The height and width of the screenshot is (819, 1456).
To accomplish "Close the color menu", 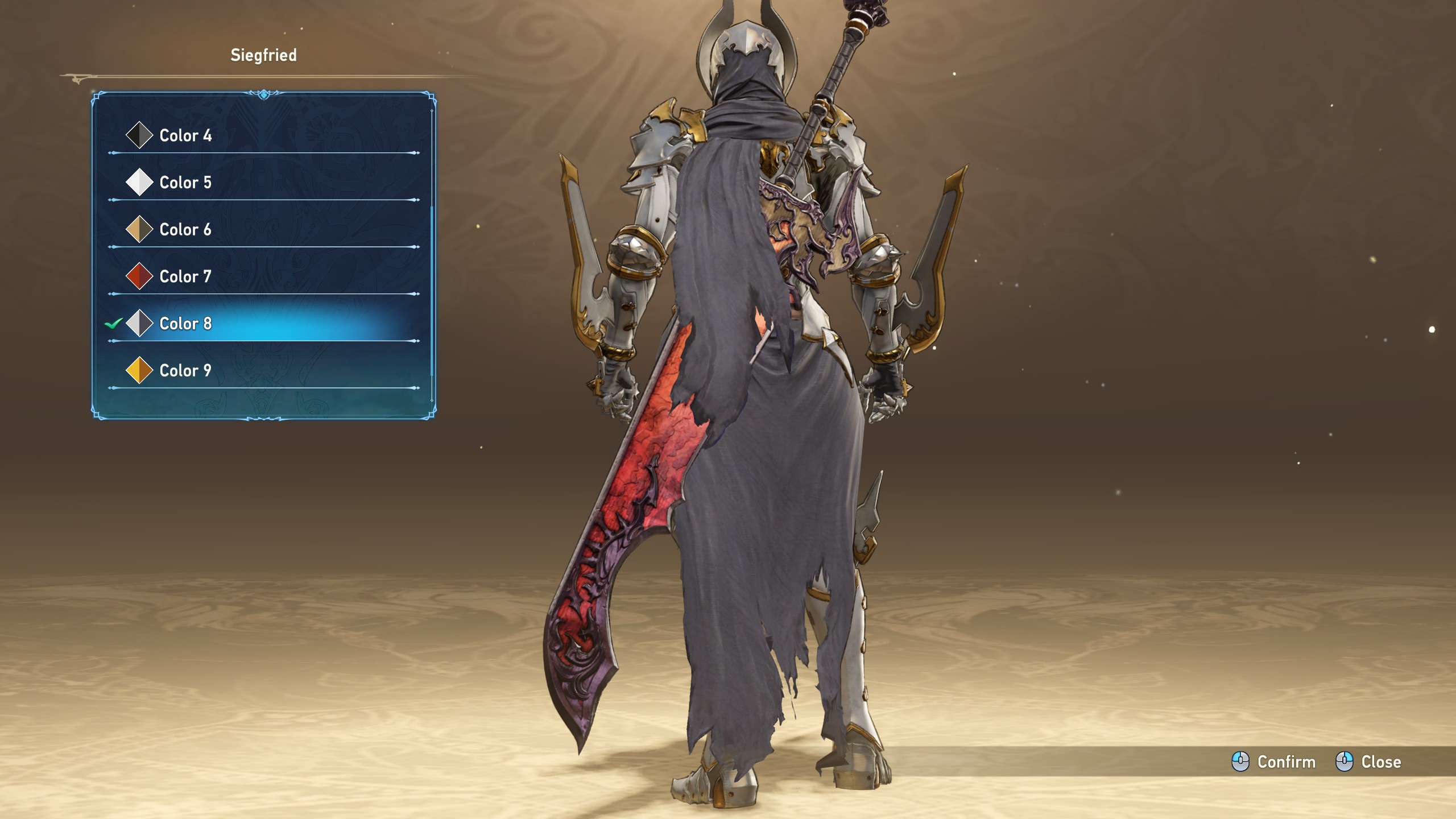I will (x=1368, y=762).
